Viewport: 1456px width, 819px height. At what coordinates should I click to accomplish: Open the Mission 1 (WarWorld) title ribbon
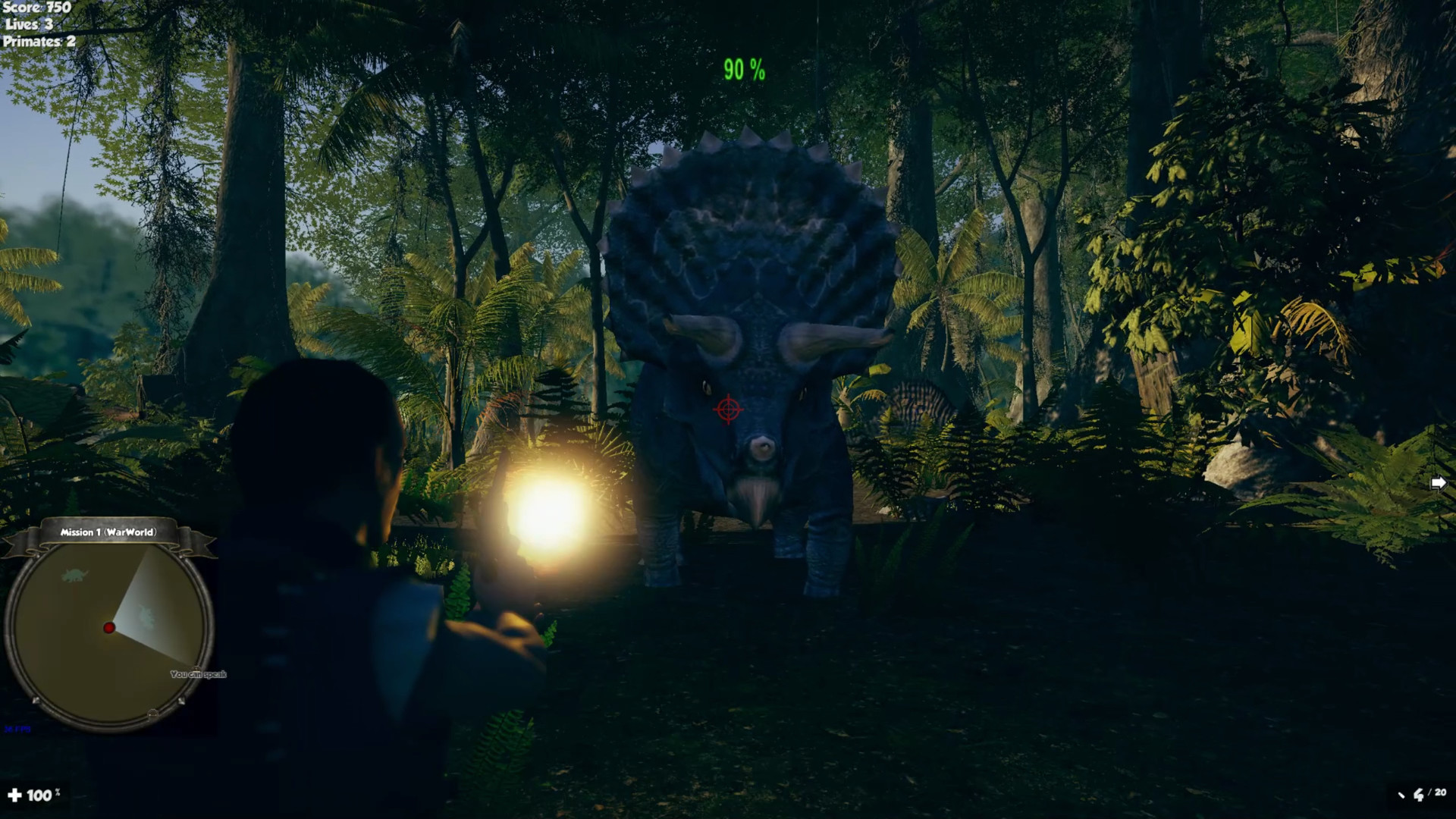[x=108, y=532]
